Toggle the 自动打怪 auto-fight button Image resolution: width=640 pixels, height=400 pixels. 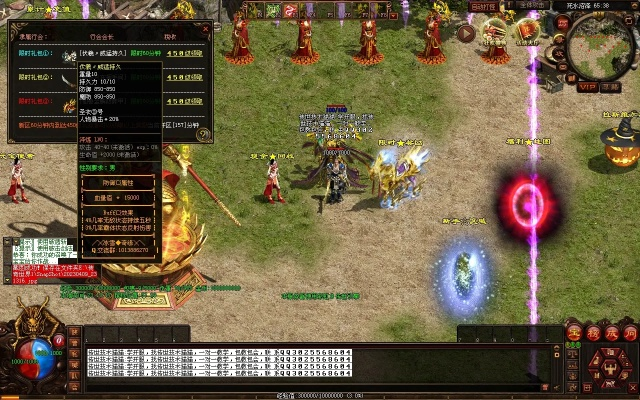coord(482,6)
